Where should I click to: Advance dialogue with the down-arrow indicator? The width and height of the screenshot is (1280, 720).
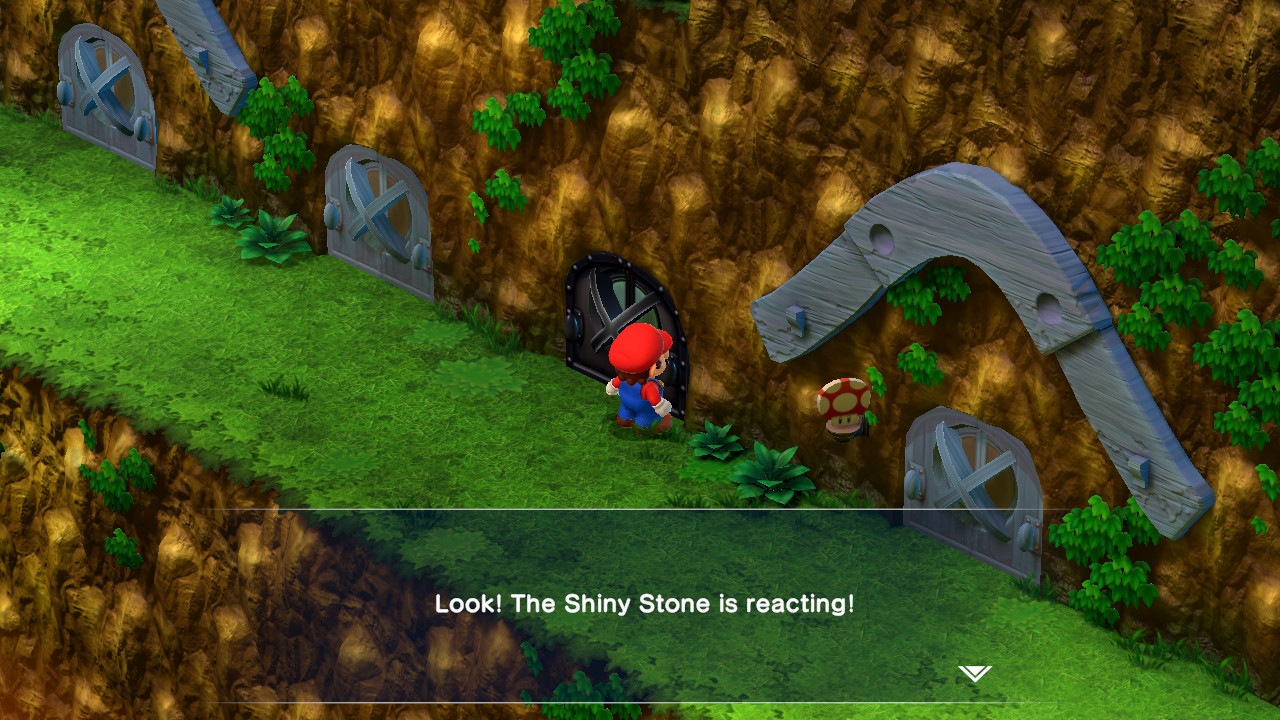click(x=974, y=673)
